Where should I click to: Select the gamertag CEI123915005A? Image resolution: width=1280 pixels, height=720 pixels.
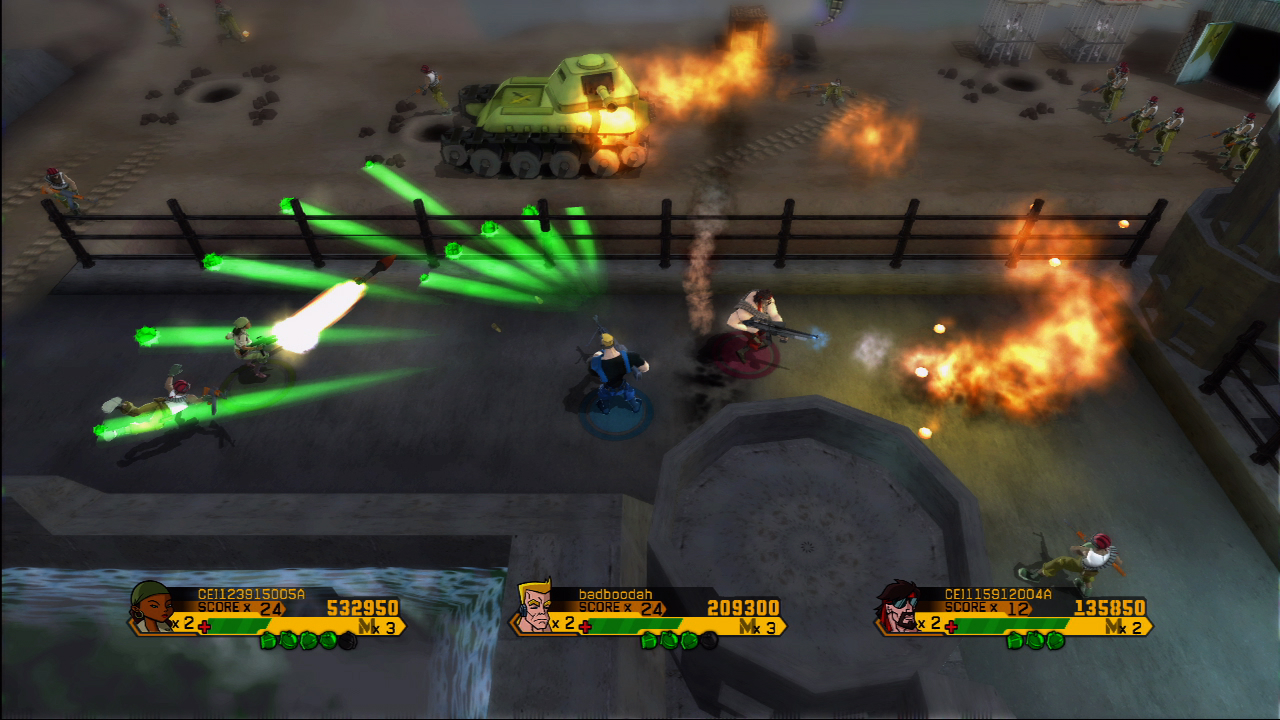pyautogui.click(x=250, y=593)
